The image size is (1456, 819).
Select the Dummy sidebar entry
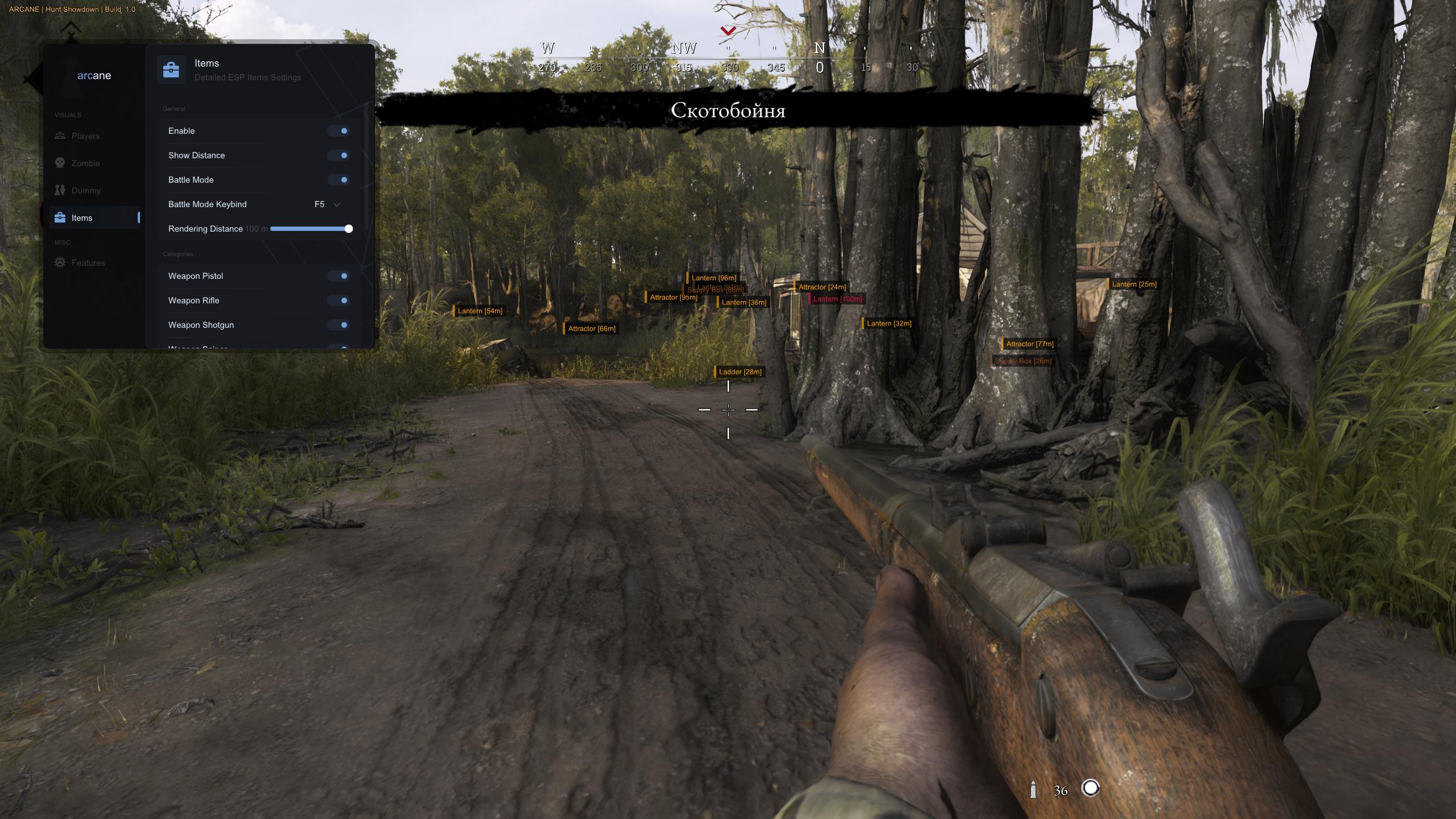click(x=86, y=191)
